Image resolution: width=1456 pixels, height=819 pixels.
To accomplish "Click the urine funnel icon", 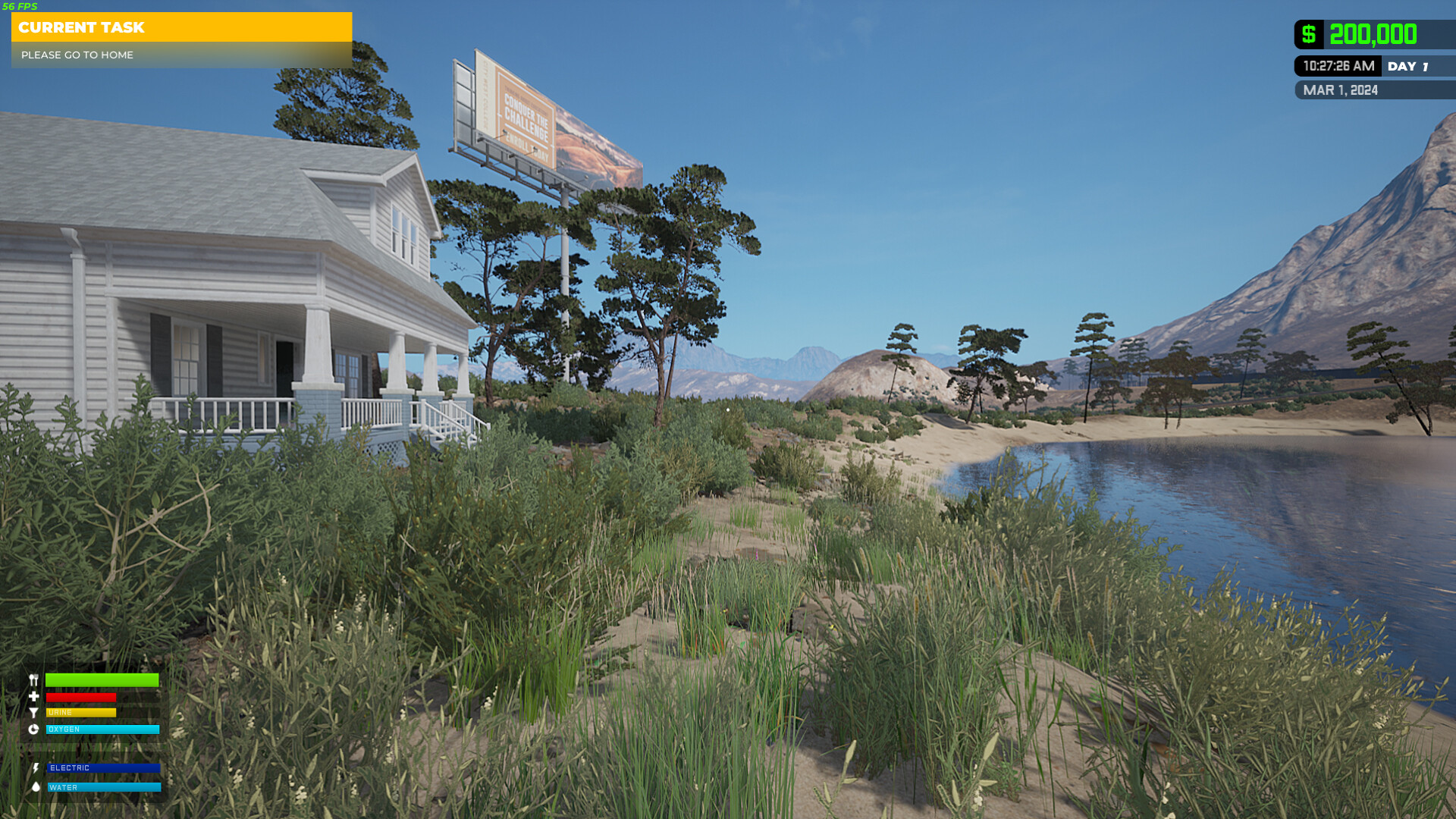I will click(33, 713).
